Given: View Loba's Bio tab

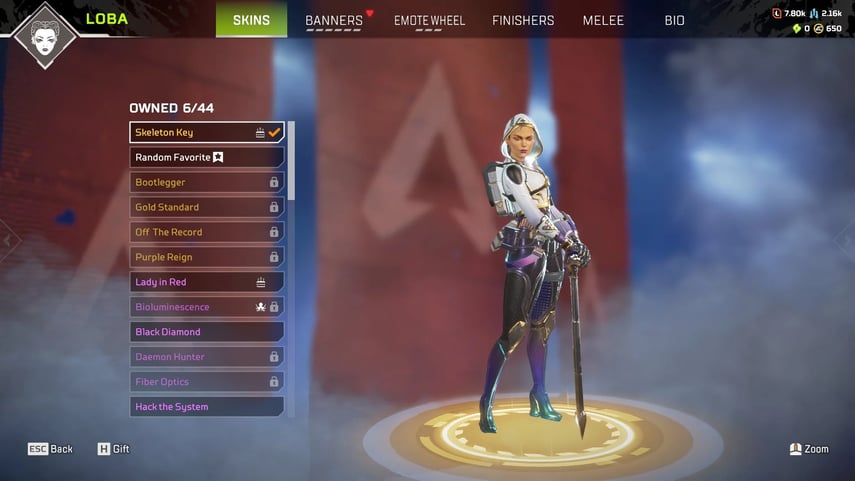Looking at the screenshot, I should tap(675, 20).
